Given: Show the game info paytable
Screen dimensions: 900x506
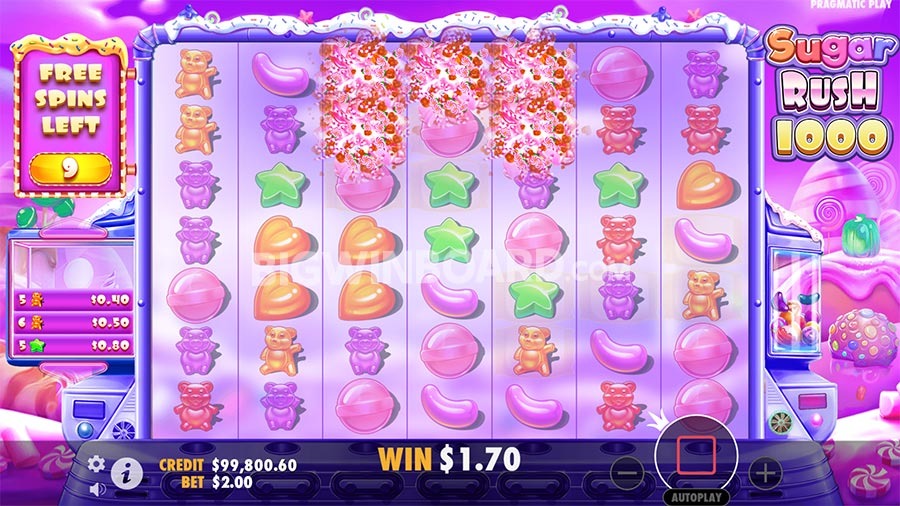Looking at the screenshot, I should [x=126, y=473].
